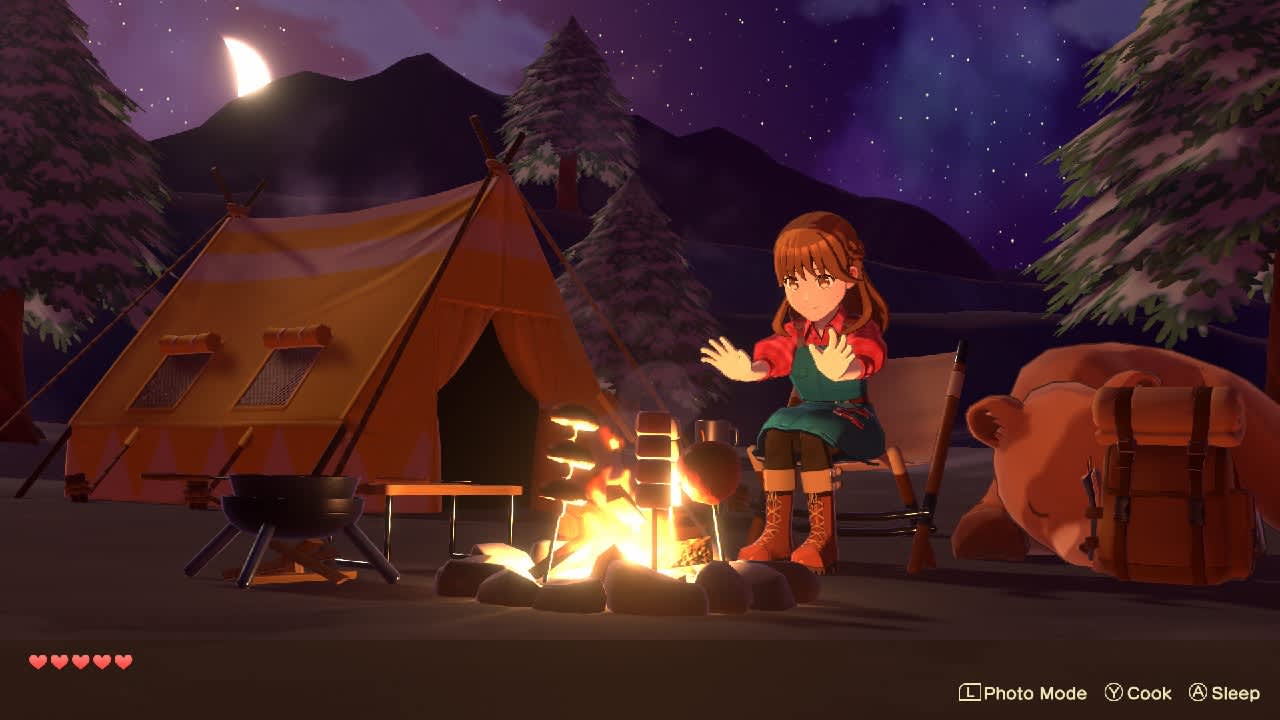Viewport: 1280px width, 720px height.
Task: Click the fourth heart icon
Action: click(102, 662)
